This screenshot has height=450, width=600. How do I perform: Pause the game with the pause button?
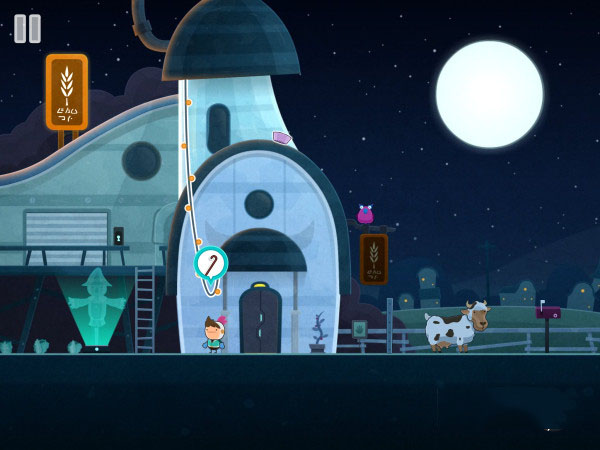[27, 28]
